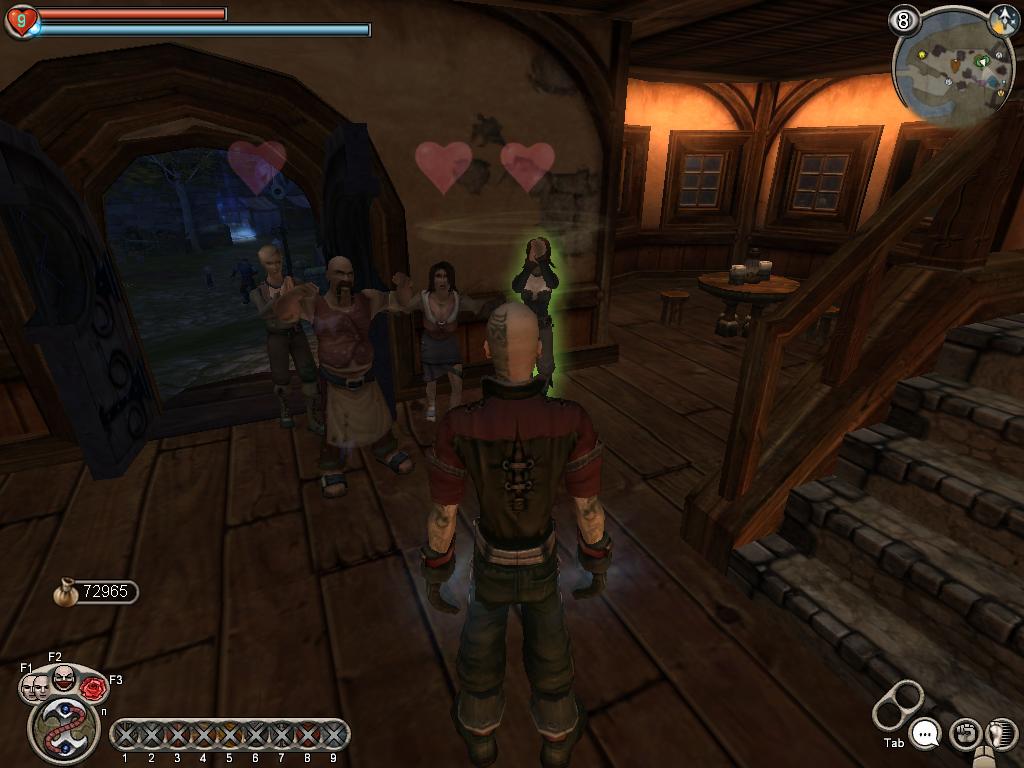Toggle the footprint sneak icon
The width and height of the screenshot is (1024, 768).
tap(1001, 734)
